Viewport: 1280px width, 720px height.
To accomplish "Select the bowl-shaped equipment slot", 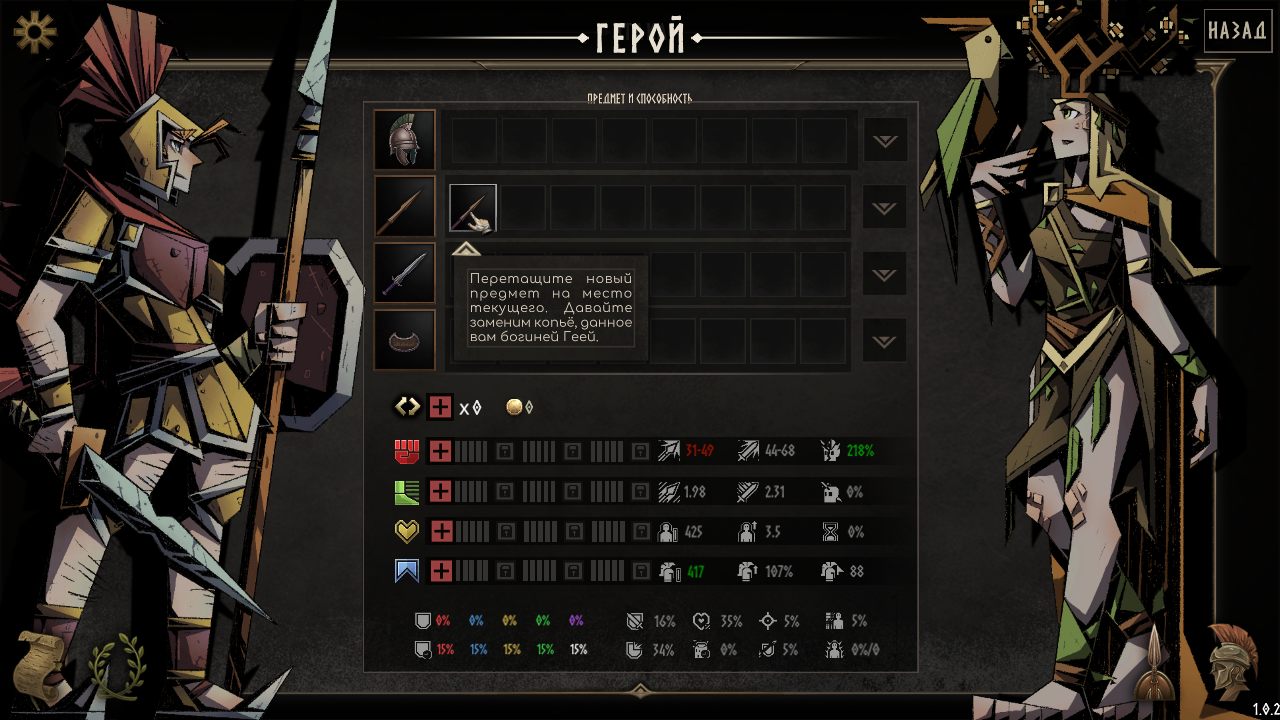I will [405, 340].
